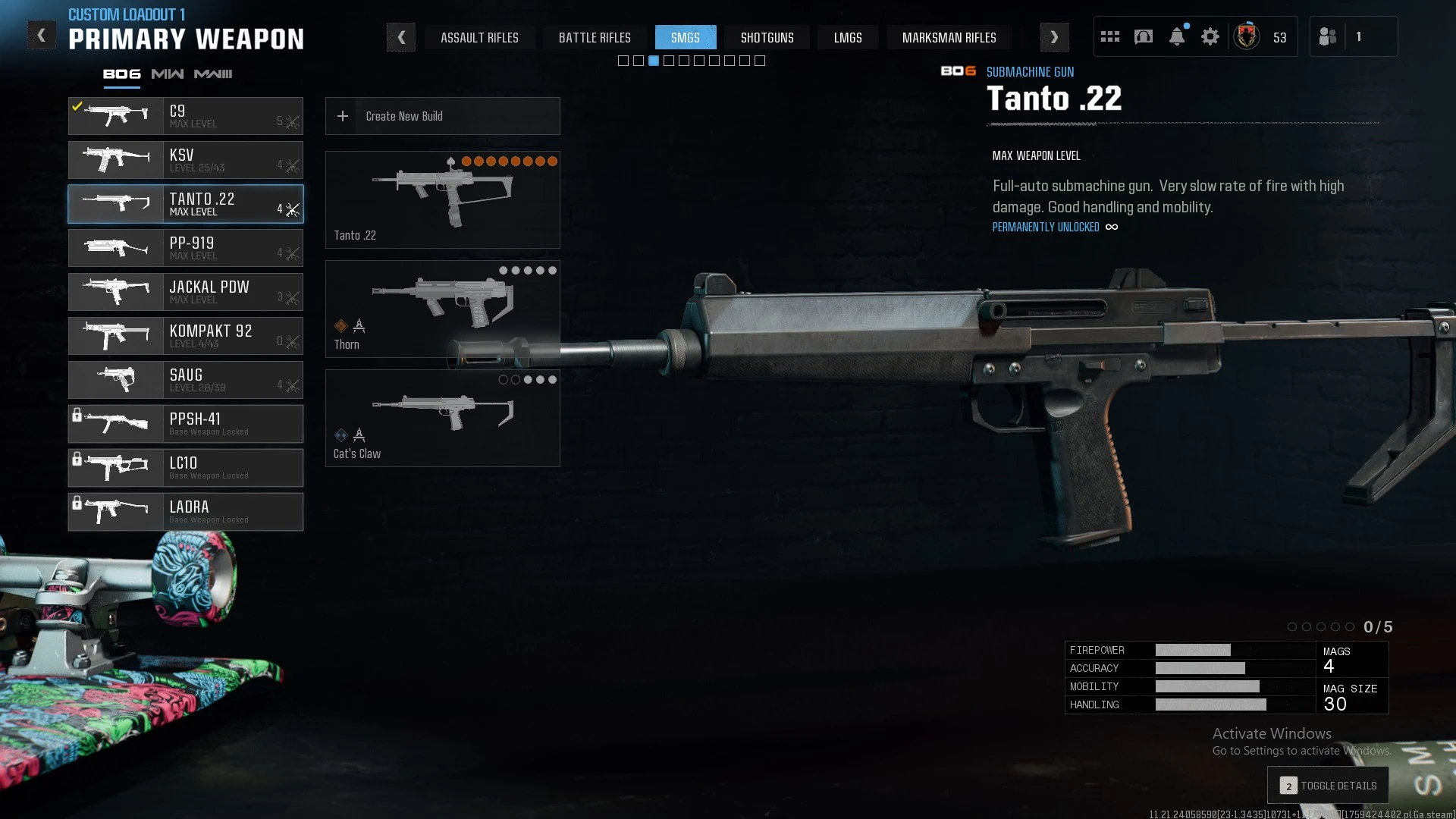Viewport: 1456px width, 819px height.
Task: Select the Kompakt 92 entry
Action: coord(186,336)
